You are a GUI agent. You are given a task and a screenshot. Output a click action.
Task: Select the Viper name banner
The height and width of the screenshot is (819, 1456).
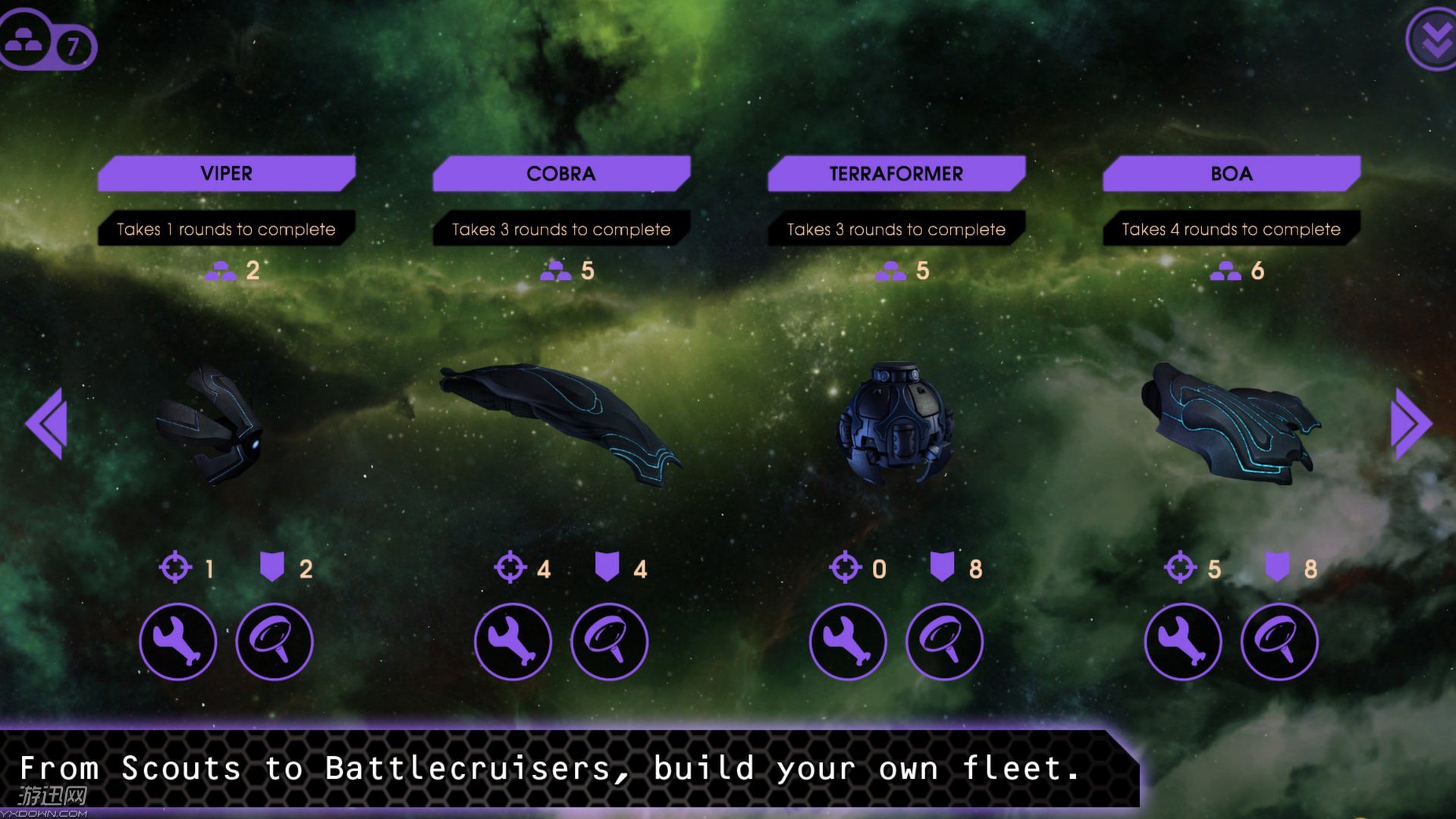pyautogui.click(x=226, y=174)
